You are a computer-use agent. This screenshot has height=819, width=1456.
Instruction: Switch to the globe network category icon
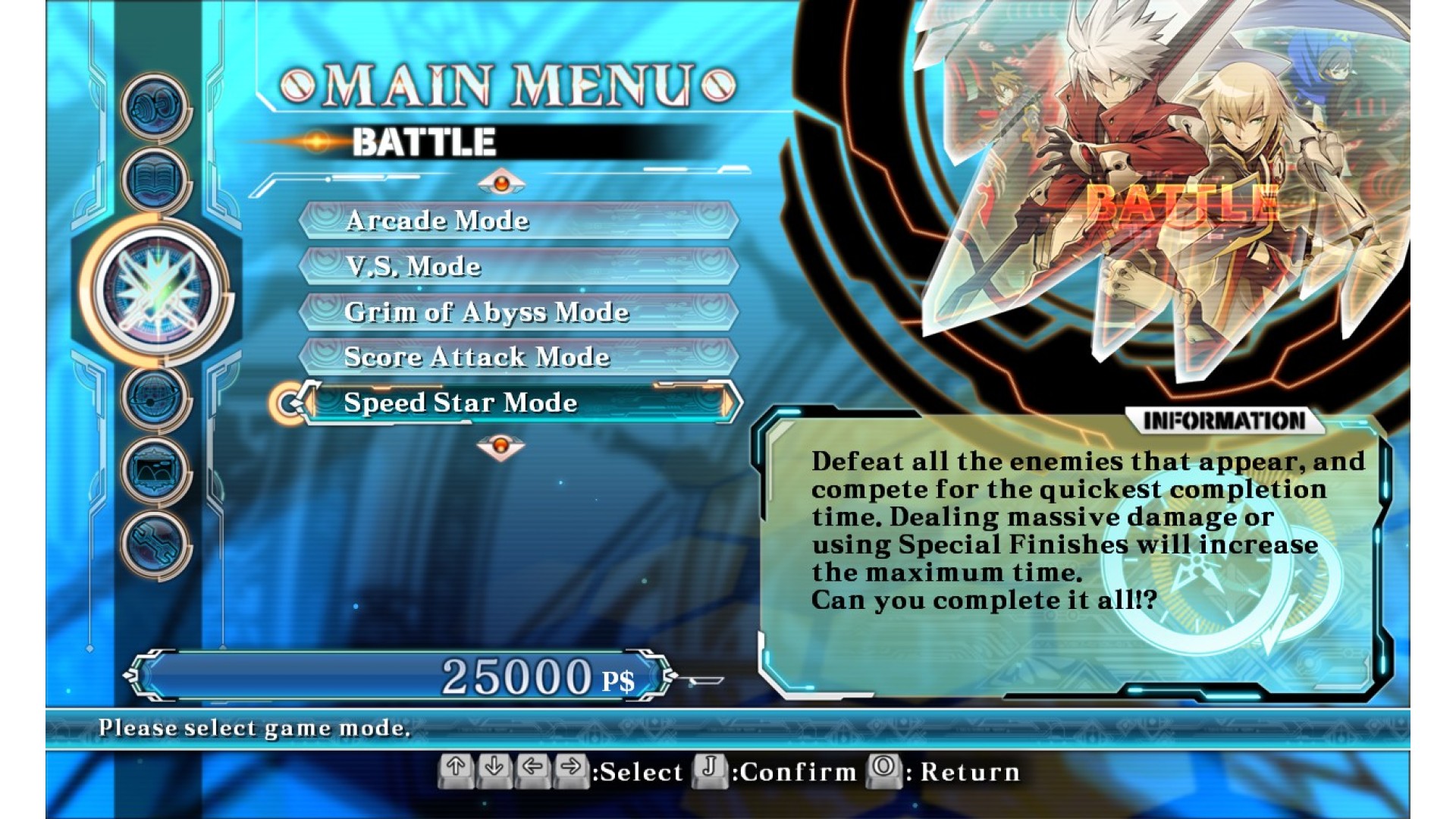pos(155,397)
